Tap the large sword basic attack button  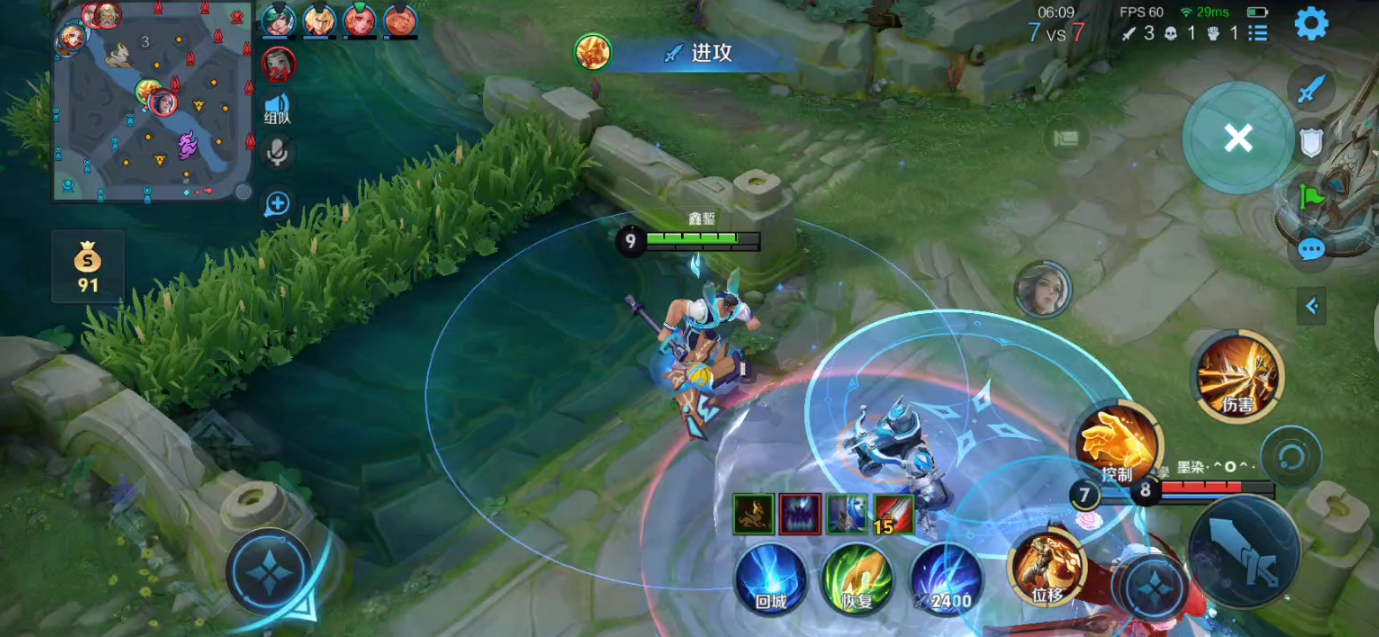pyautogui.click(x=1244, y=551)
